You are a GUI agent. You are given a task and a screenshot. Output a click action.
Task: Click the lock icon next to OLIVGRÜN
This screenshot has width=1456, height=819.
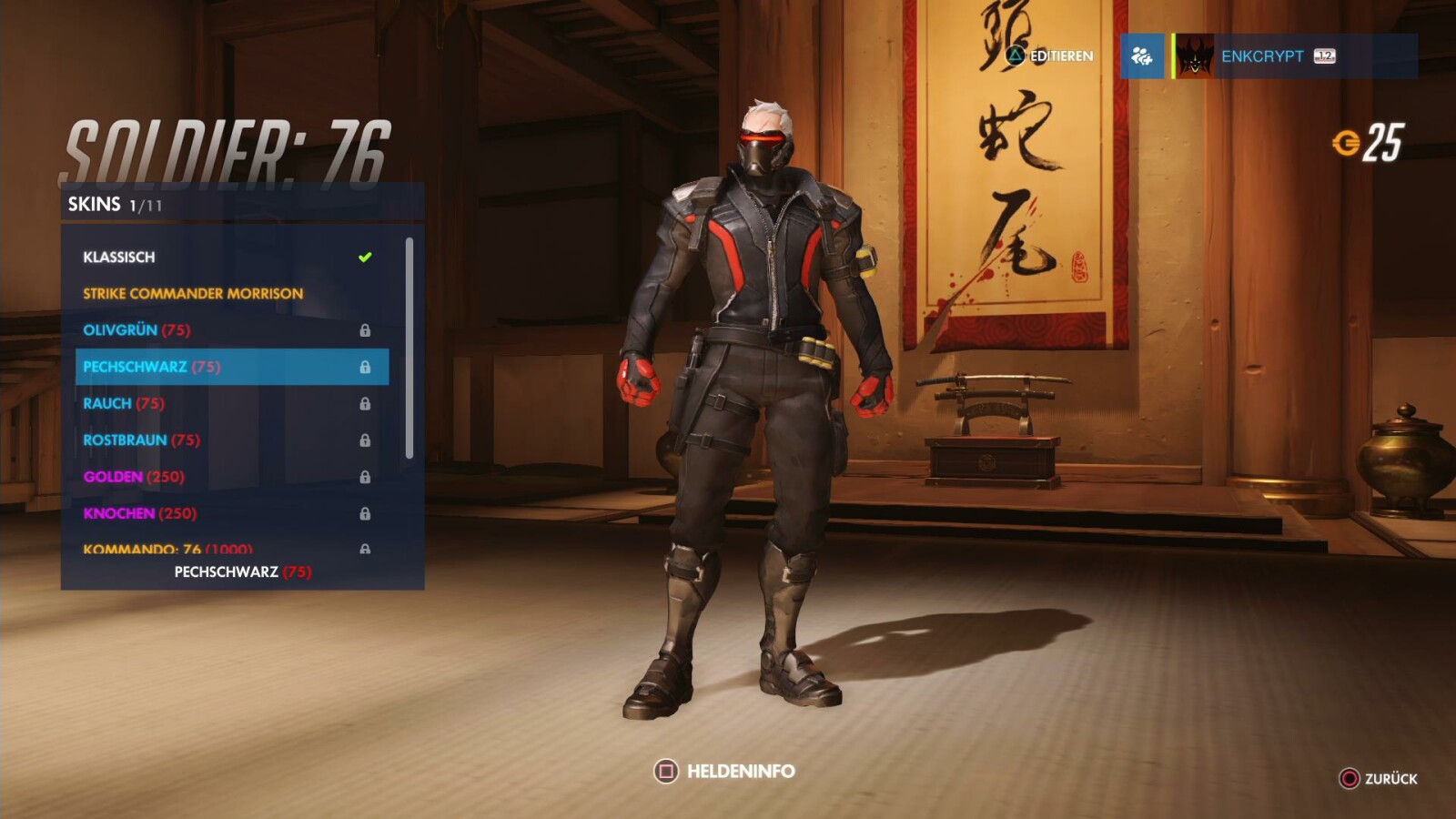367,329
